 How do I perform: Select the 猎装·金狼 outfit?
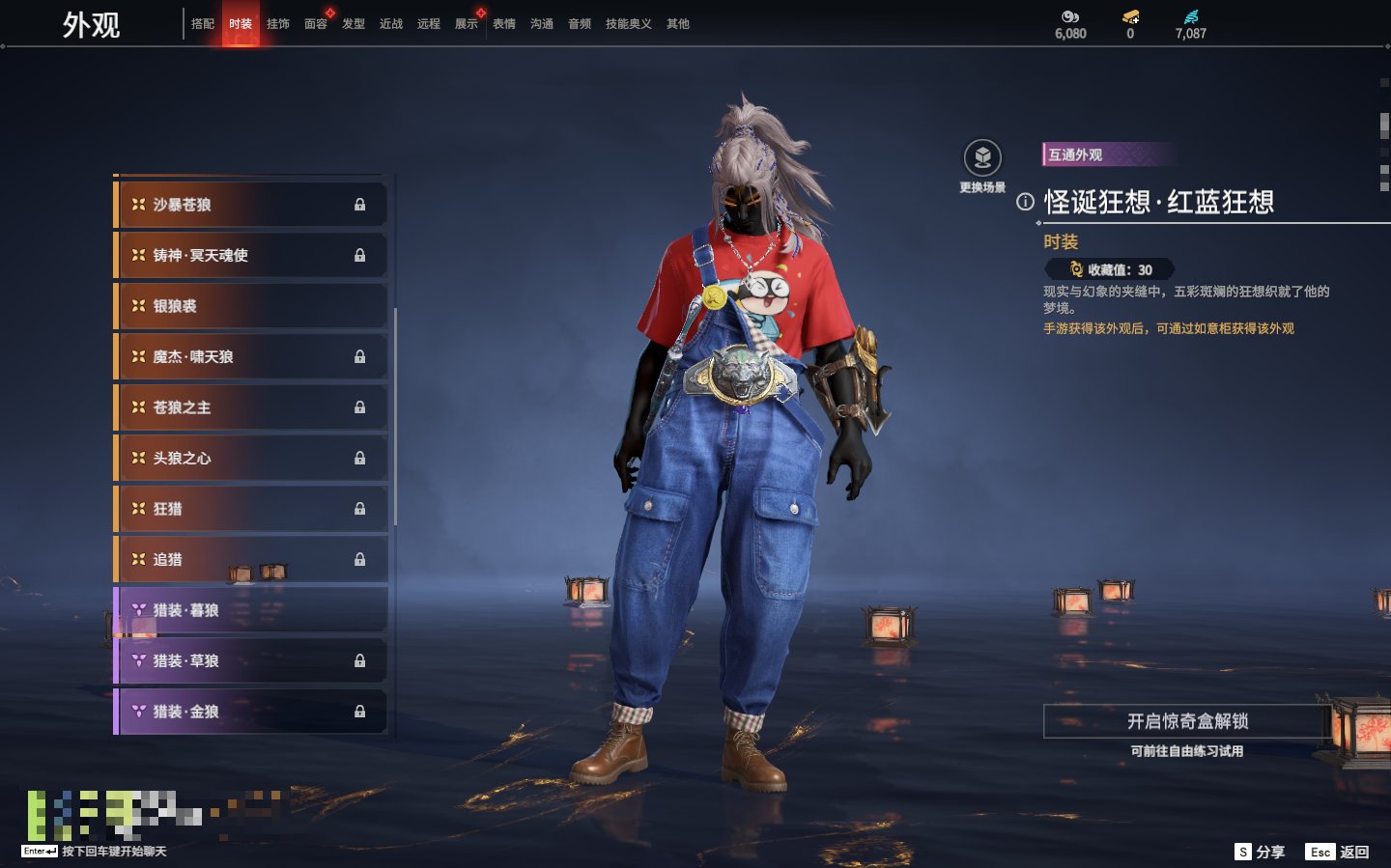coord(250,712)
